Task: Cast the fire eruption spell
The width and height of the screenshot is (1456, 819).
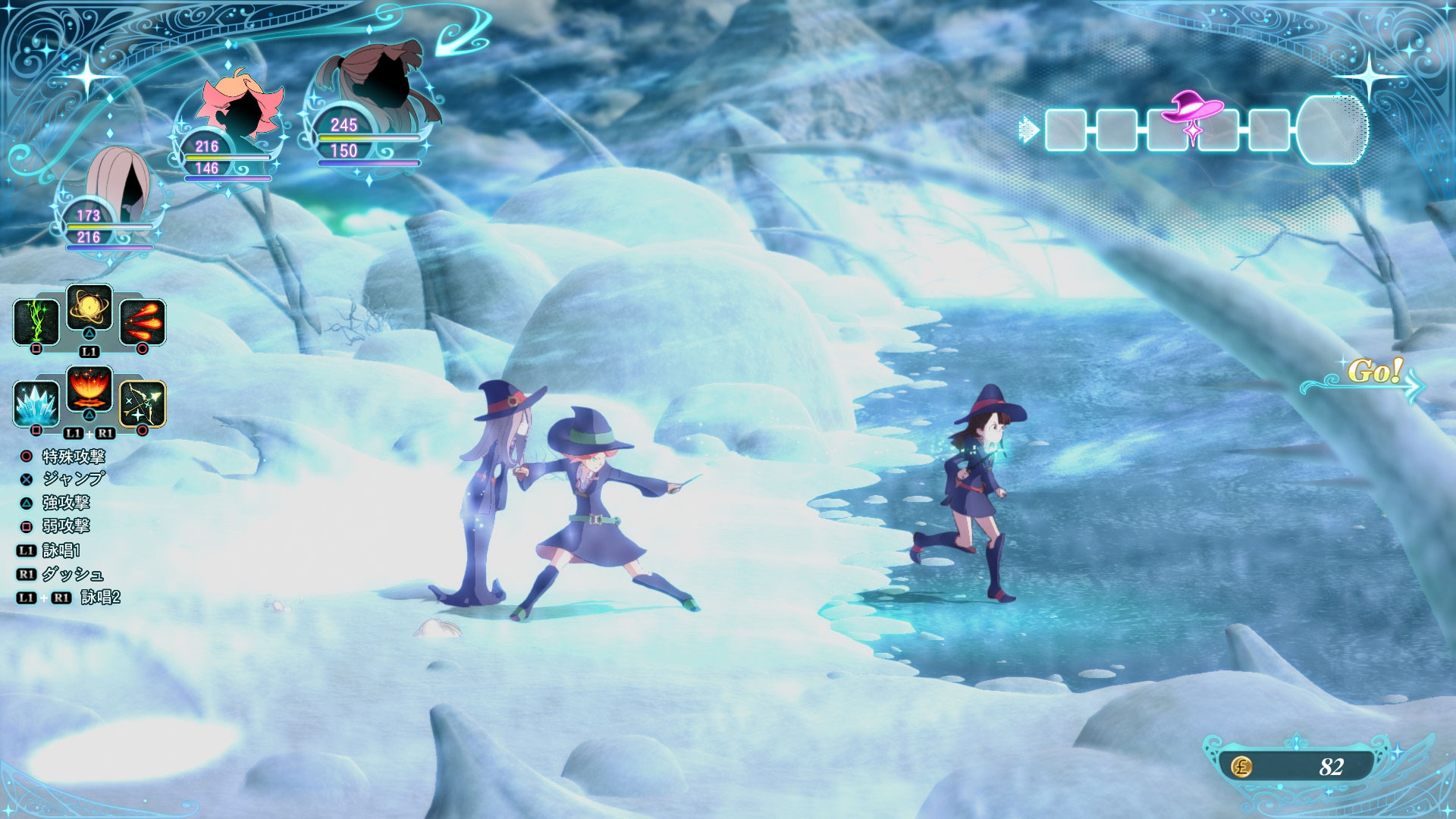Action: [x=89, y=390]
